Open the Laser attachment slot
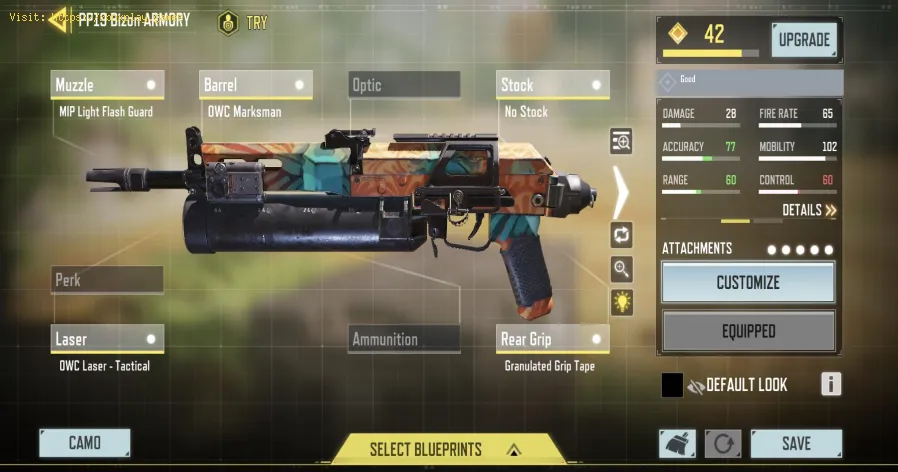 [x=107, y=339]
